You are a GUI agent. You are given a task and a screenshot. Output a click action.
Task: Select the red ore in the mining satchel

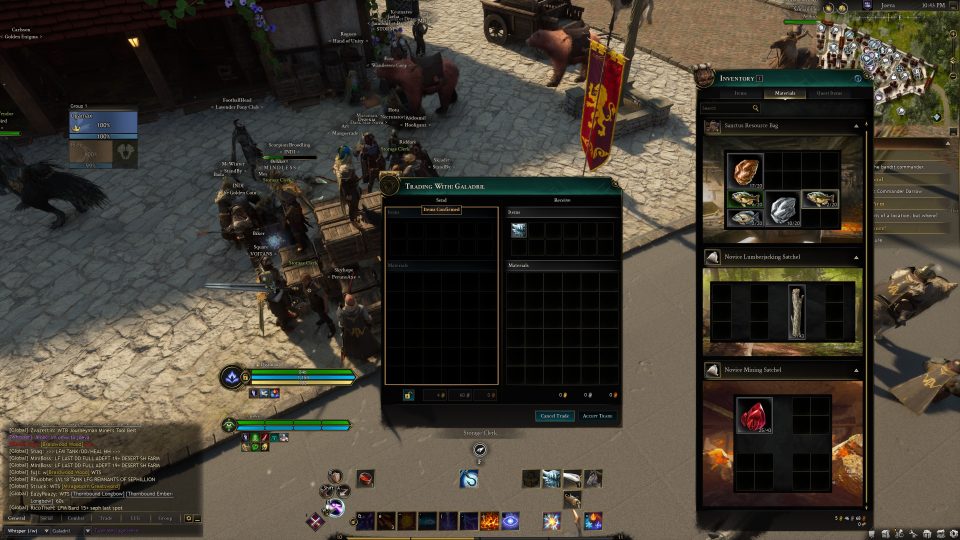(x=754, y=415)
